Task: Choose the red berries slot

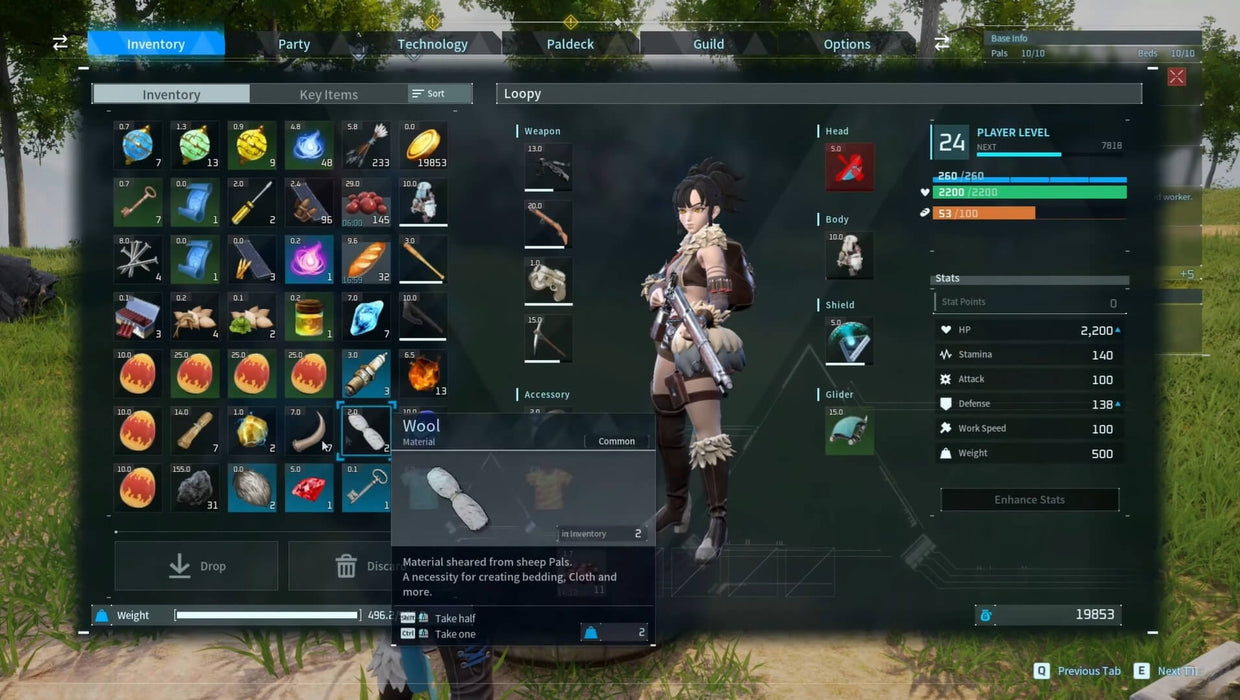Action: tap(366, 203)
